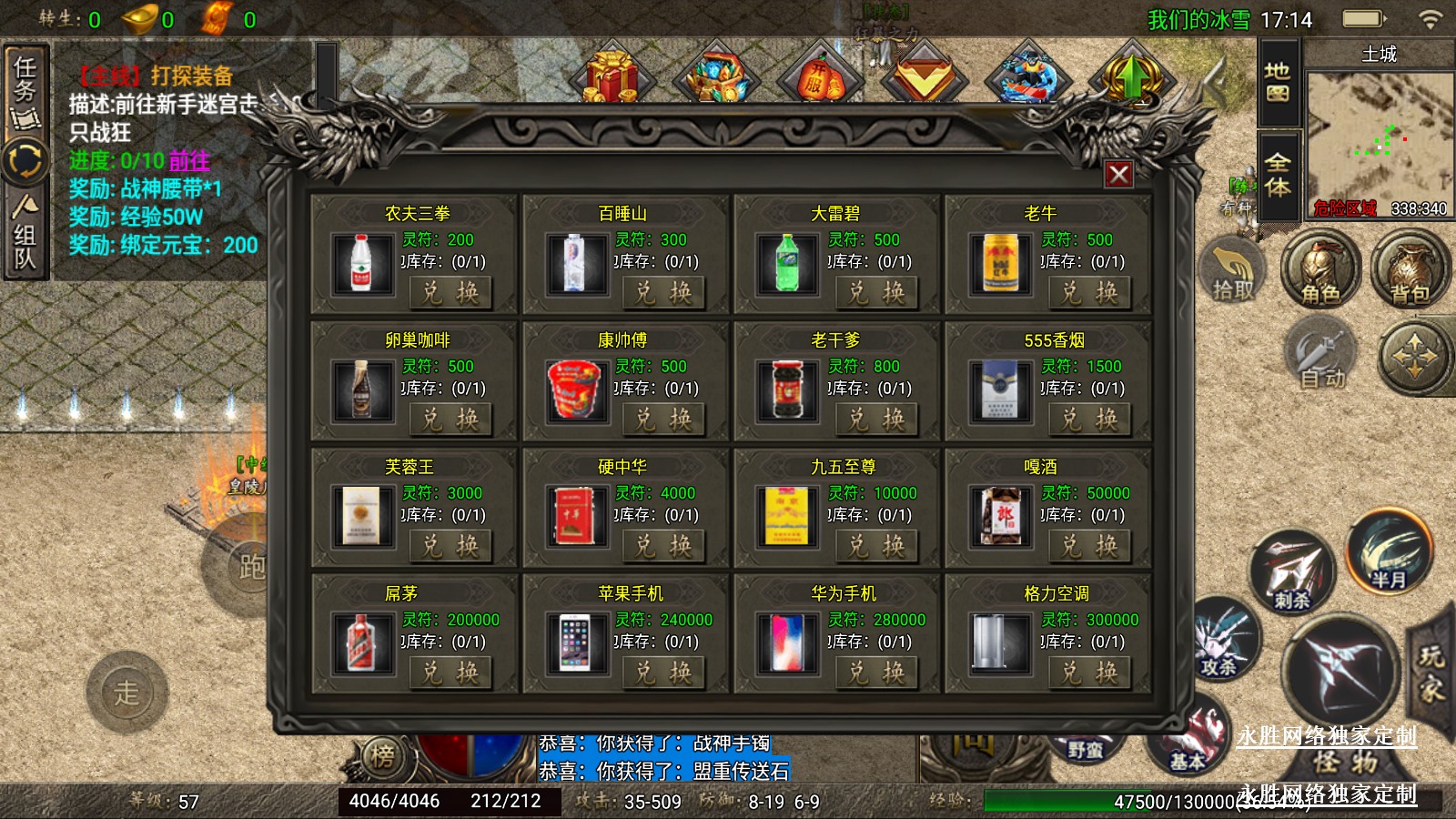Viewport: 1456px width, 819px height.
Task: Close the exchange shop window
Action: pyautogui.click(x=1118, y=174)
